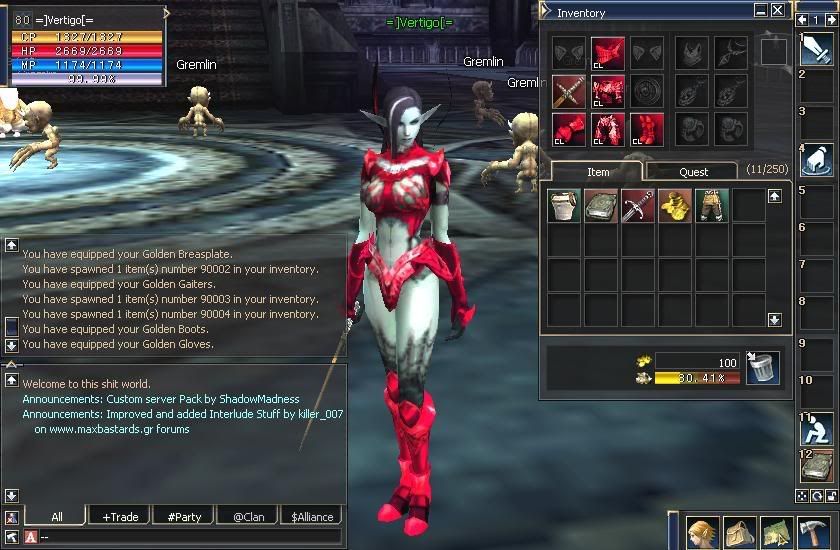Close the Inventory window

point(776,10)
